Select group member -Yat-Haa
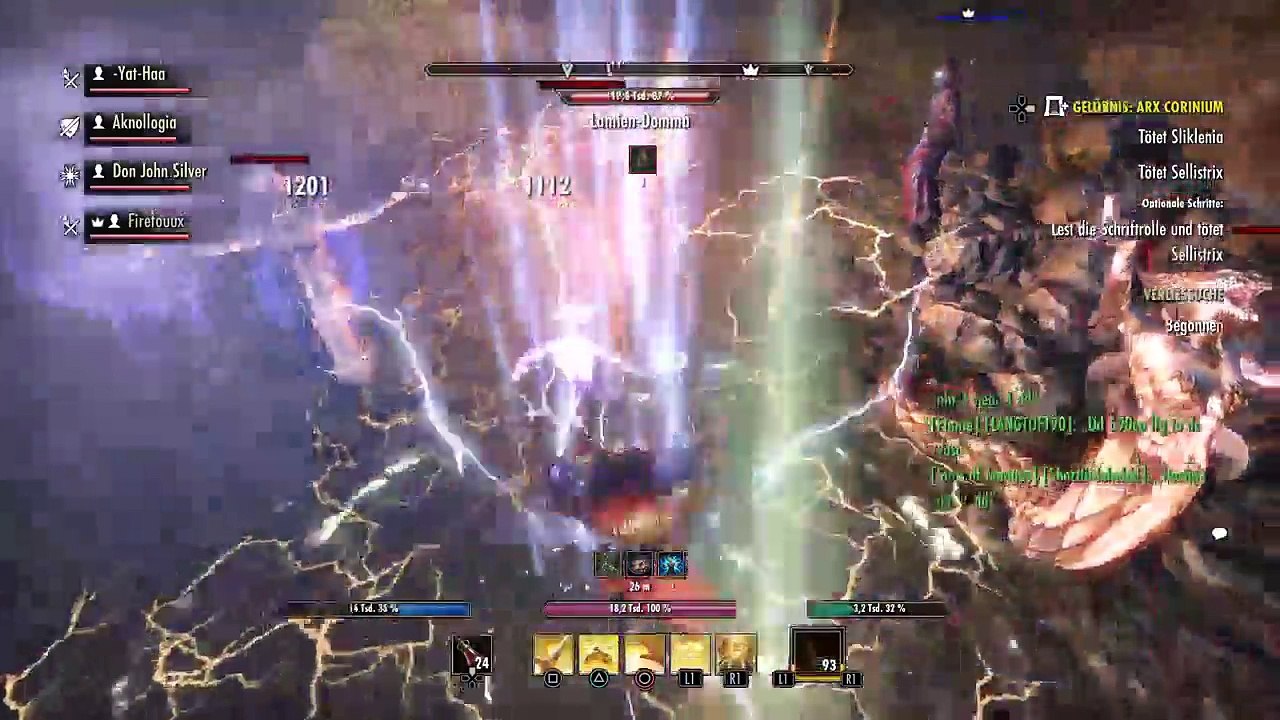Image resolution: width=1280 pixels, height=720 pixels. (x=138, y=75)
